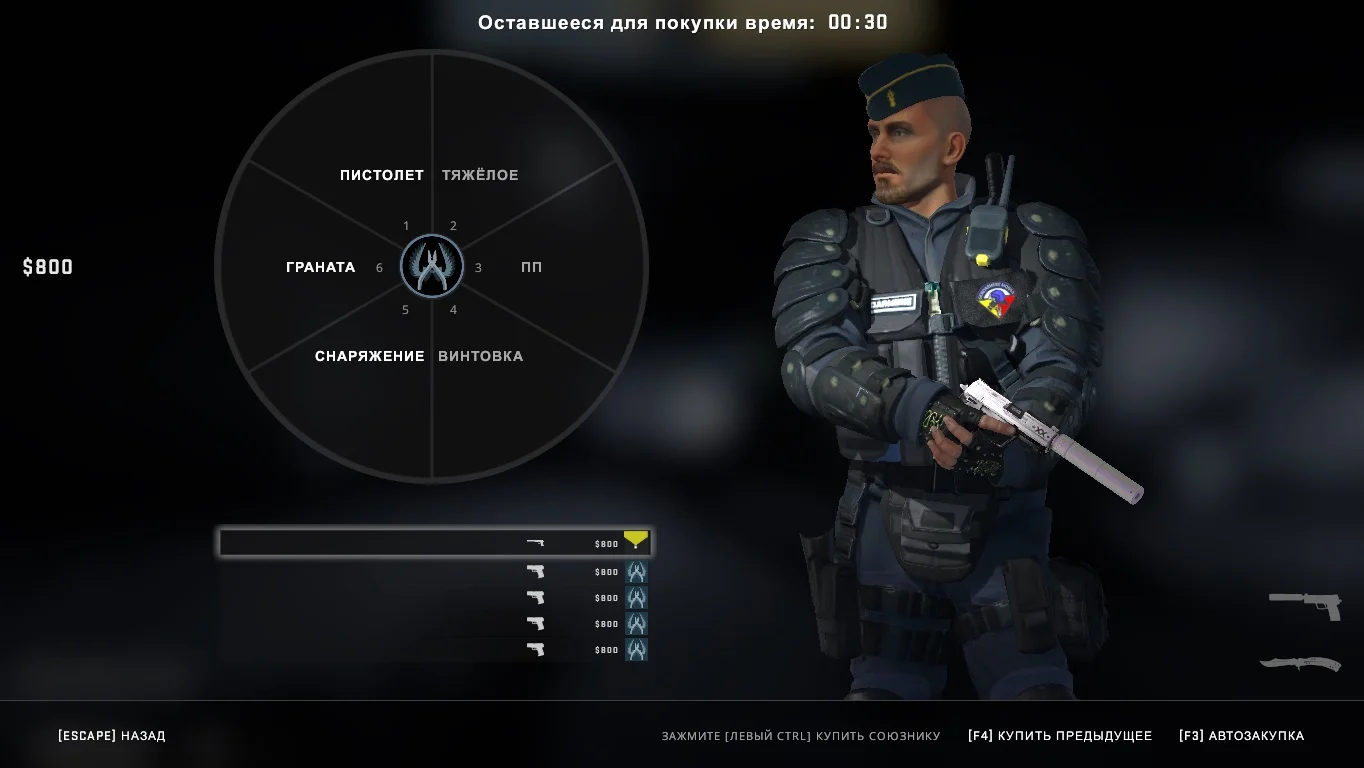Select the ПП submachine gun category

(x=531, y=267)
